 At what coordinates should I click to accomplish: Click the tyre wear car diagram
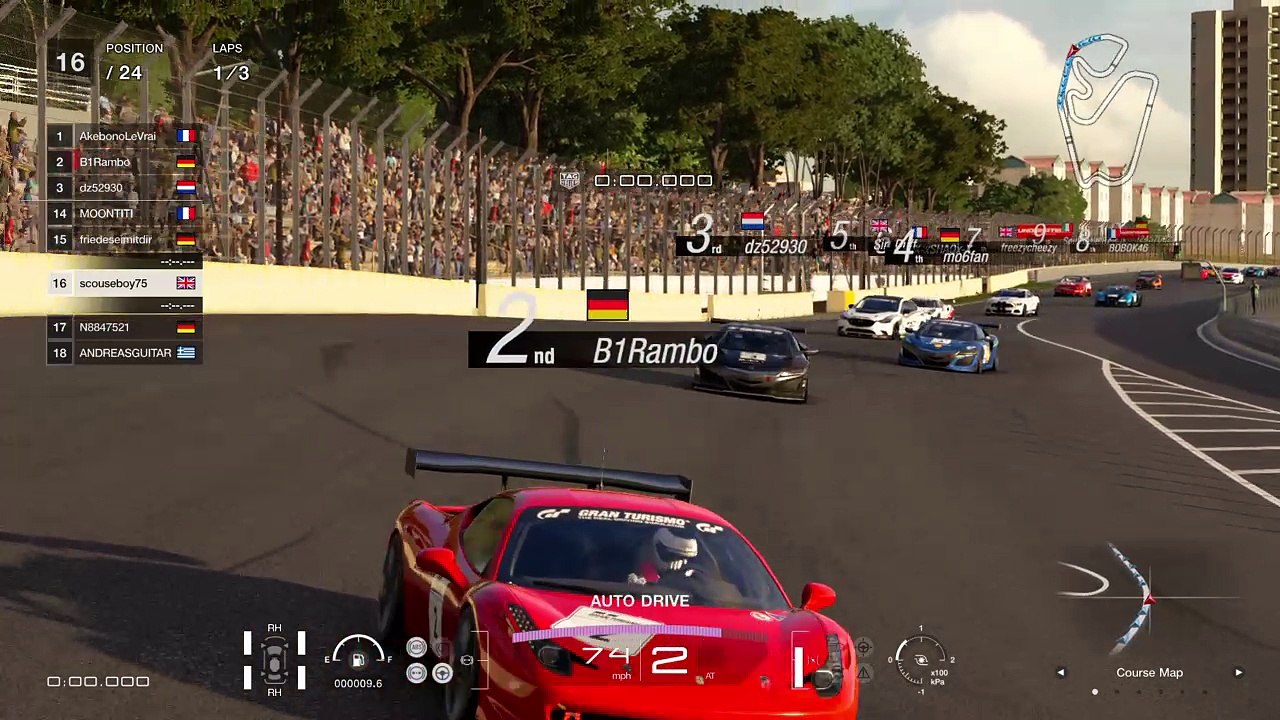[x=274, y=660]
